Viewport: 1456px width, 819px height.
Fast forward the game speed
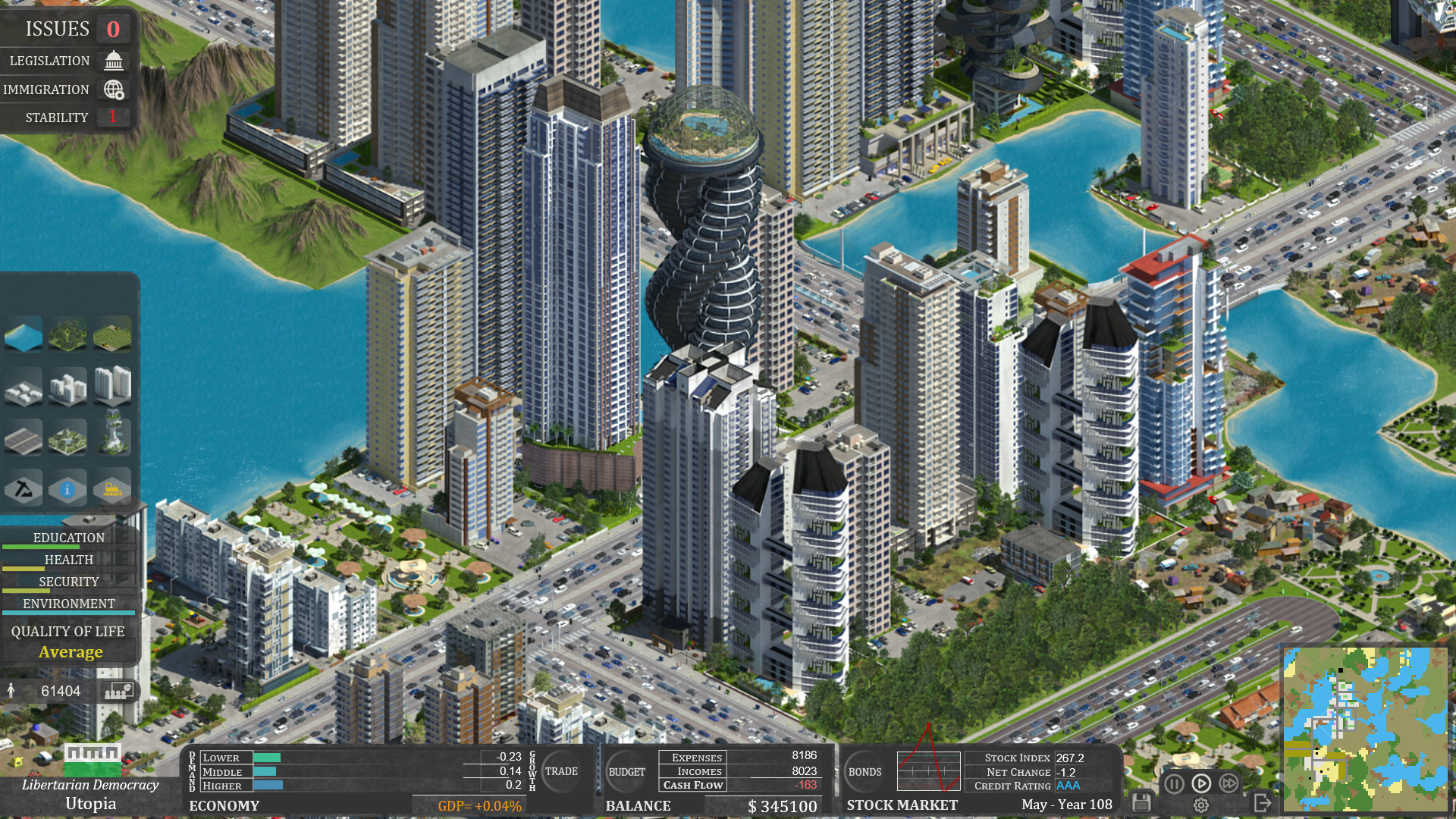point(1228,783)
